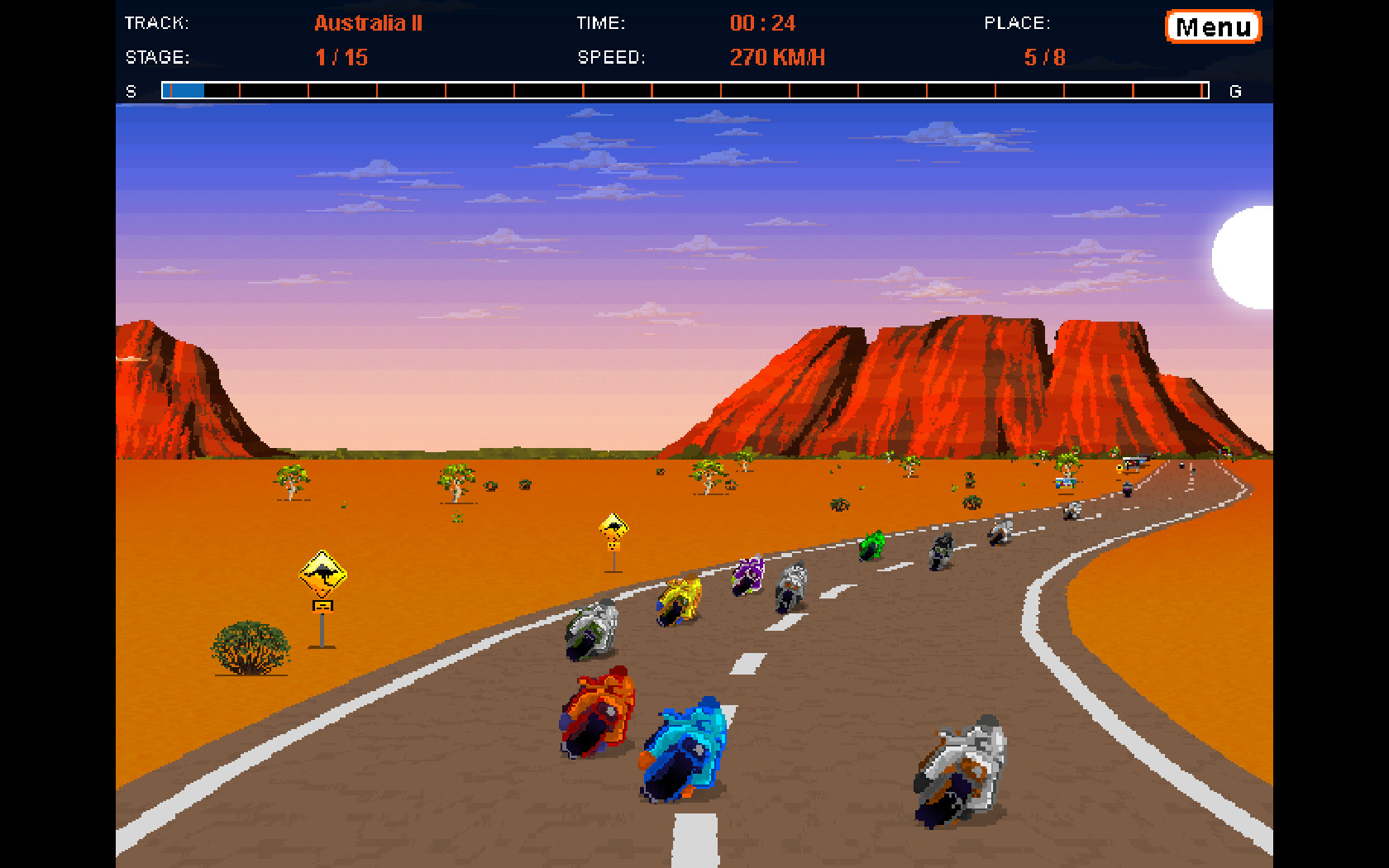Select the red motorcycle rider

point(598,707)
